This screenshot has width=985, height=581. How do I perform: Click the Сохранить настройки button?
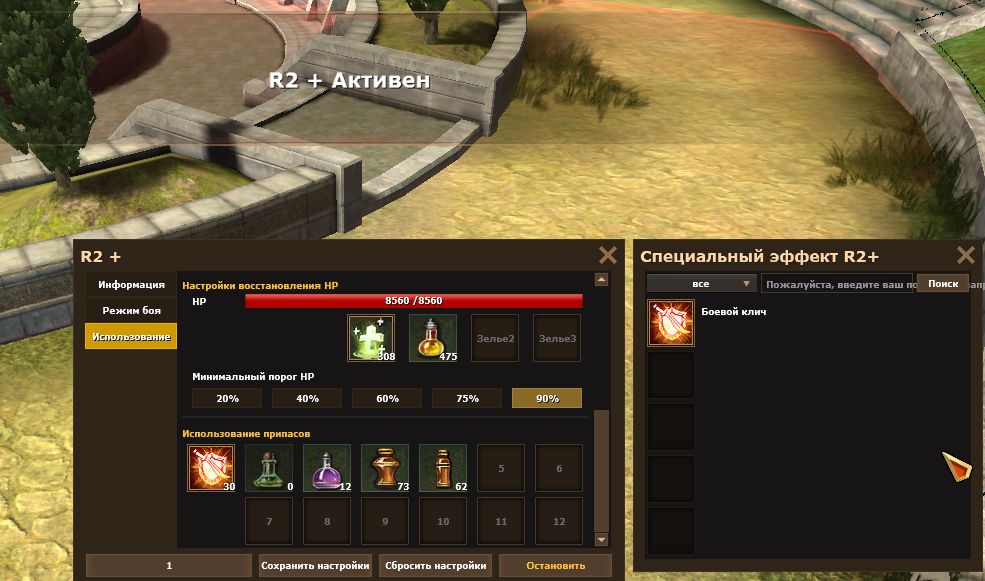(x=316, y=565)
